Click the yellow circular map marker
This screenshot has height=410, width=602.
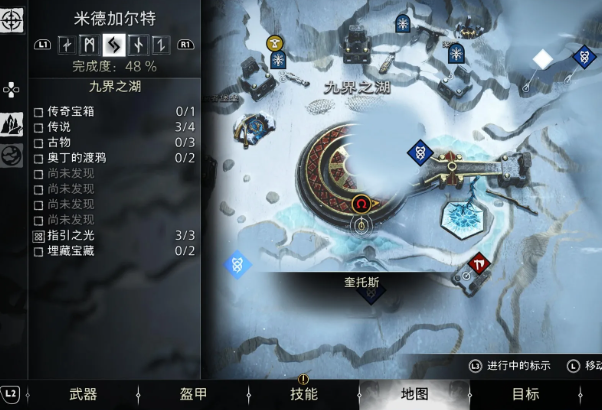276,42
